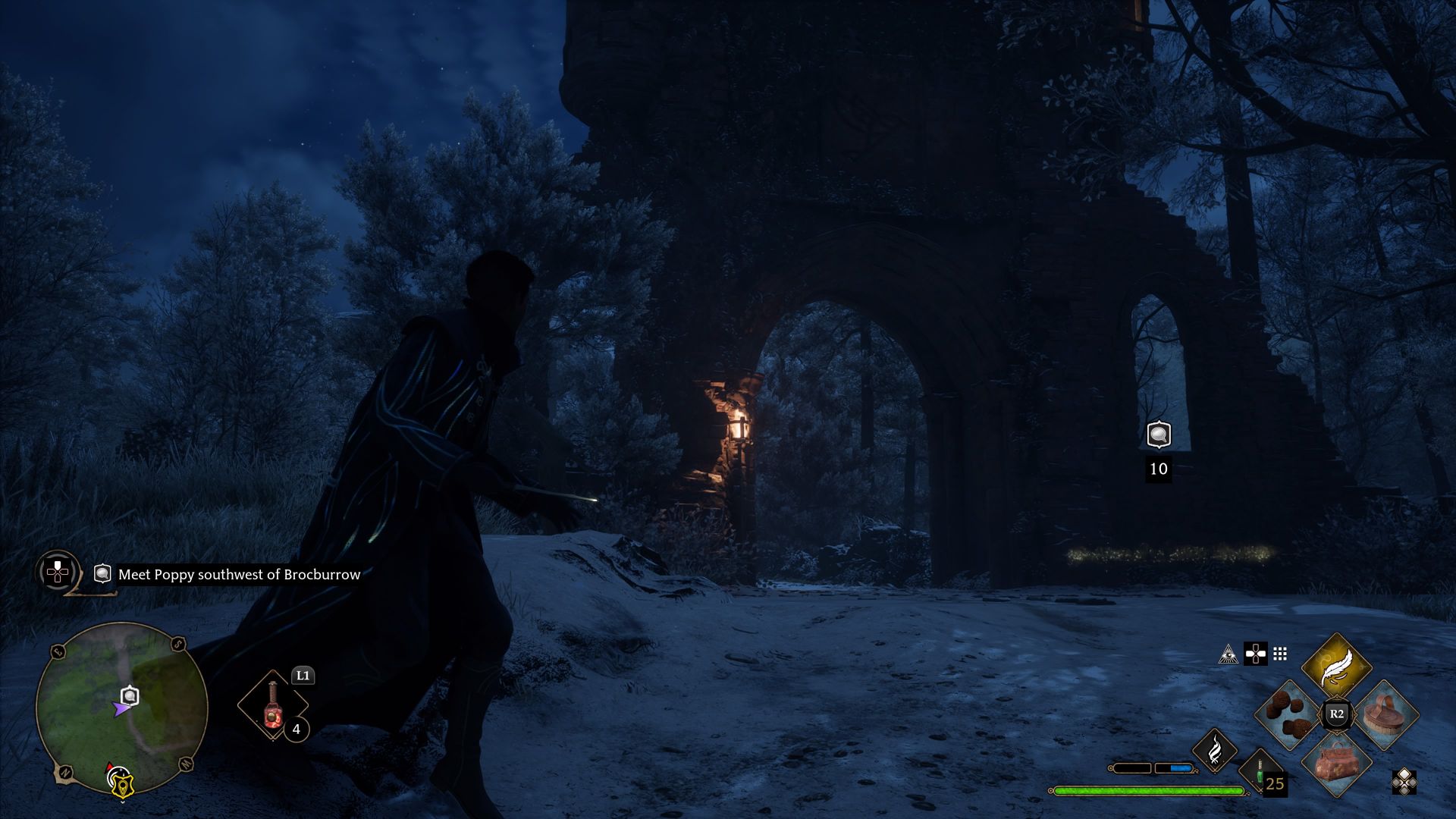Select the speech bubble quest marker on minimap
The height and width of the screenshot is (819, 1456).
[x=130, y=695]
